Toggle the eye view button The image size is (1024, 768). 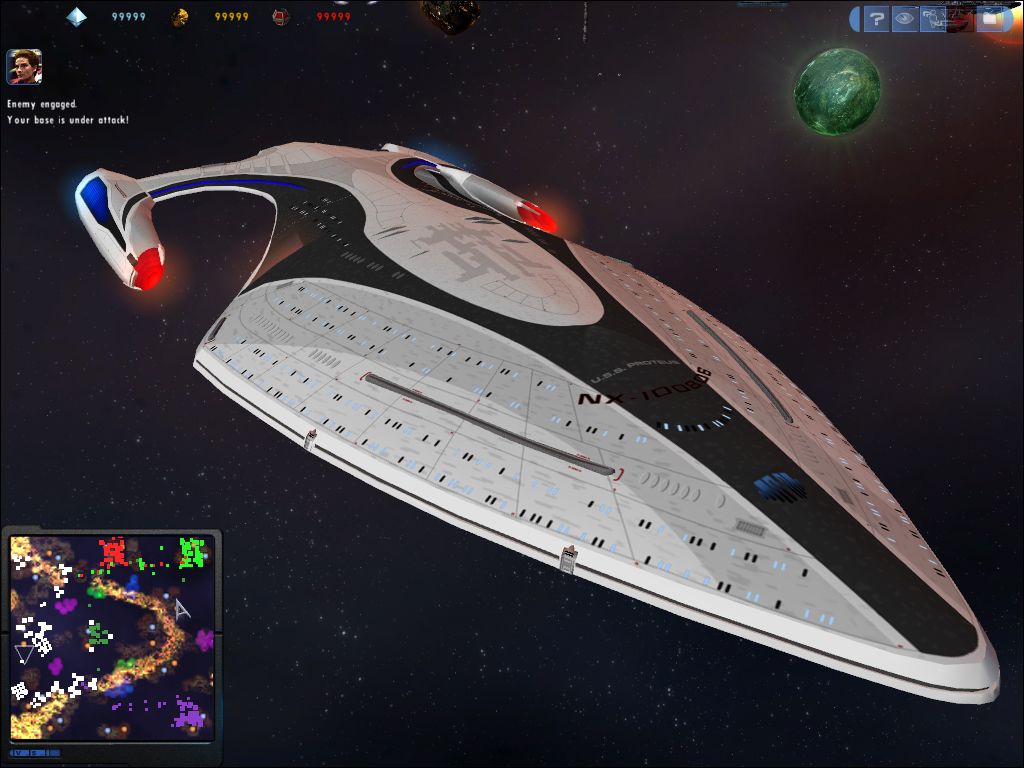904,18
